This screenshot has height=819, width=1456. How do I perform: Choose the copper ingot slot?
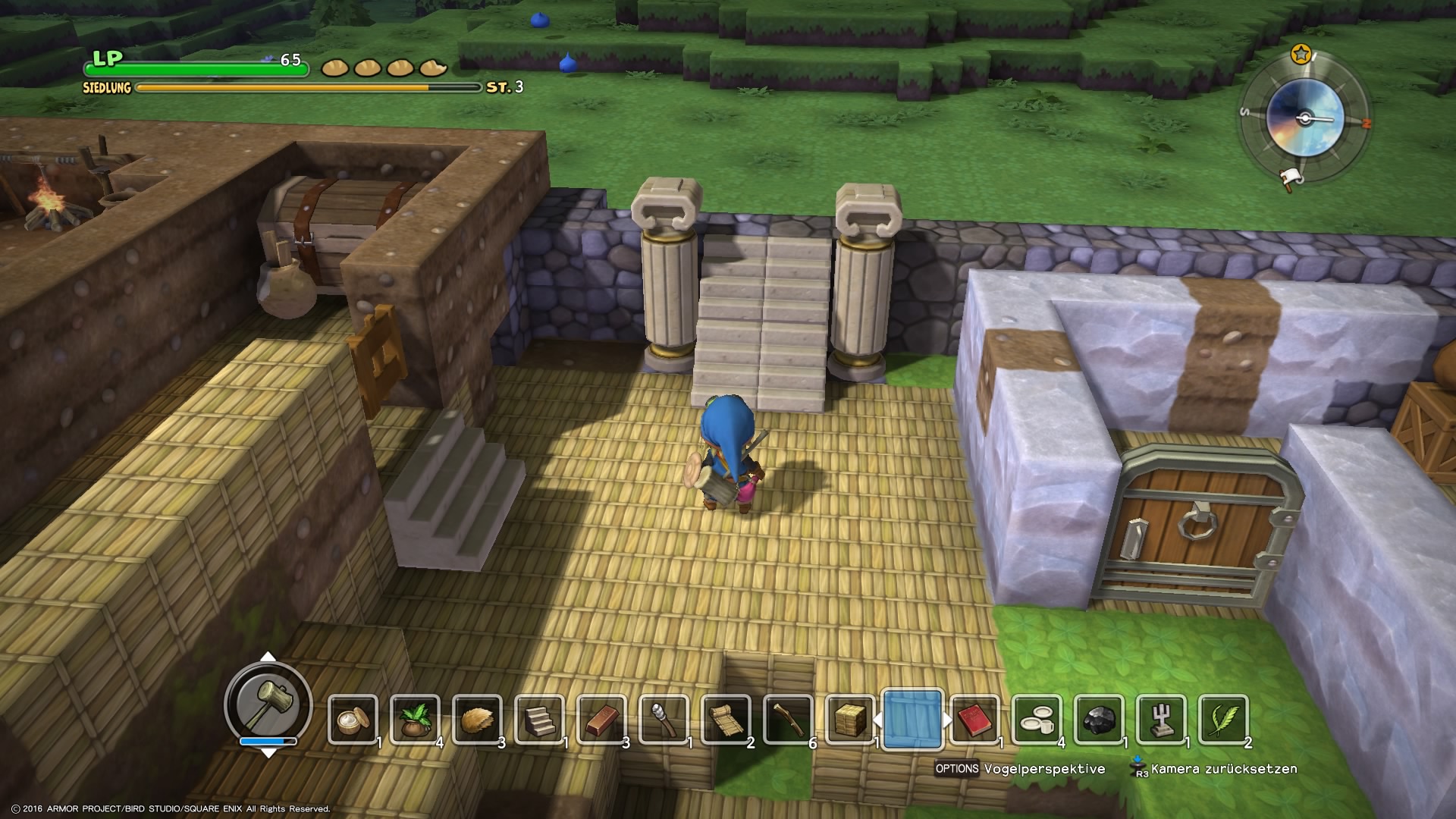601,720
